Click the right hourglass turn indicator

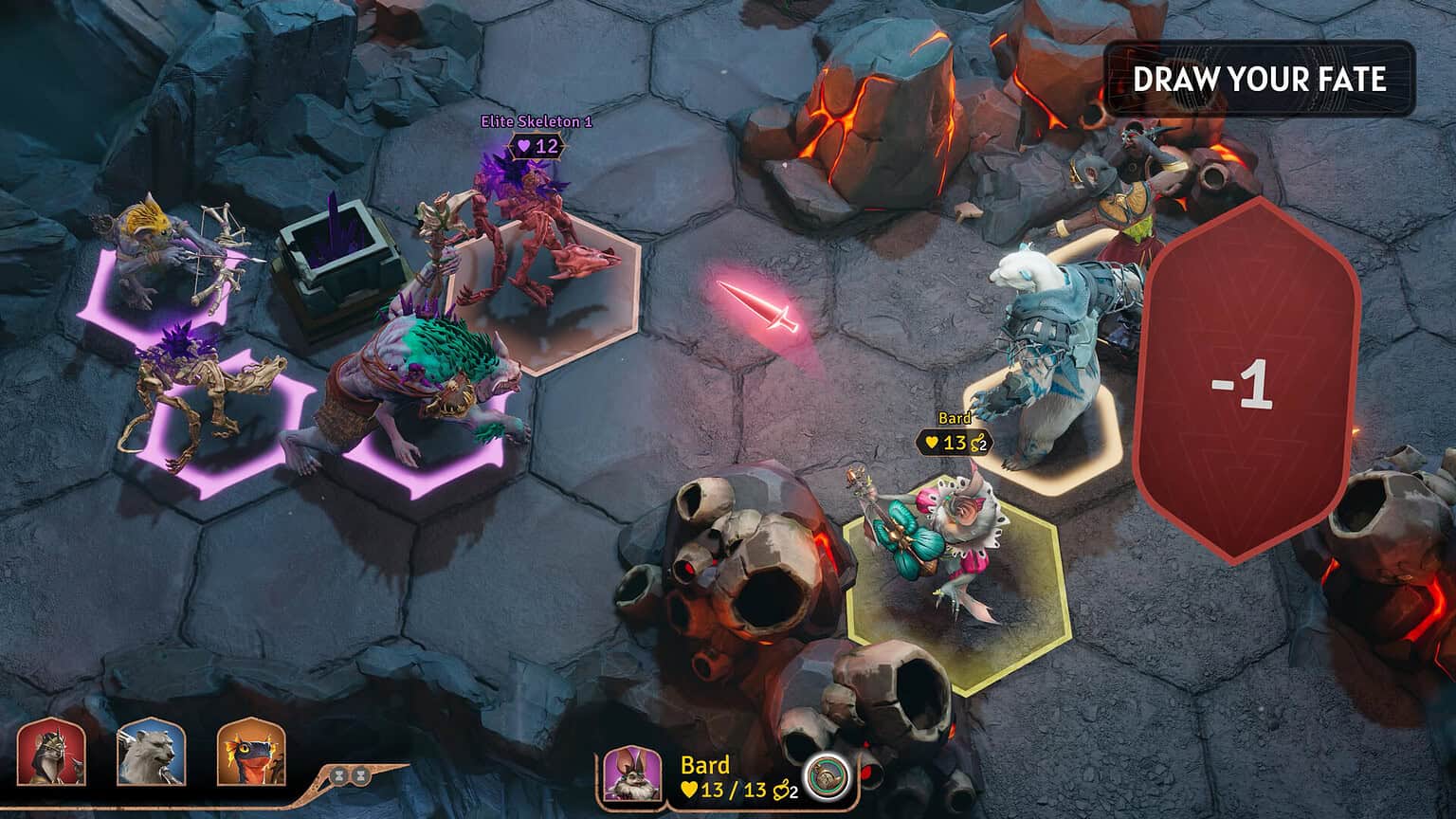tap(361, 774)
